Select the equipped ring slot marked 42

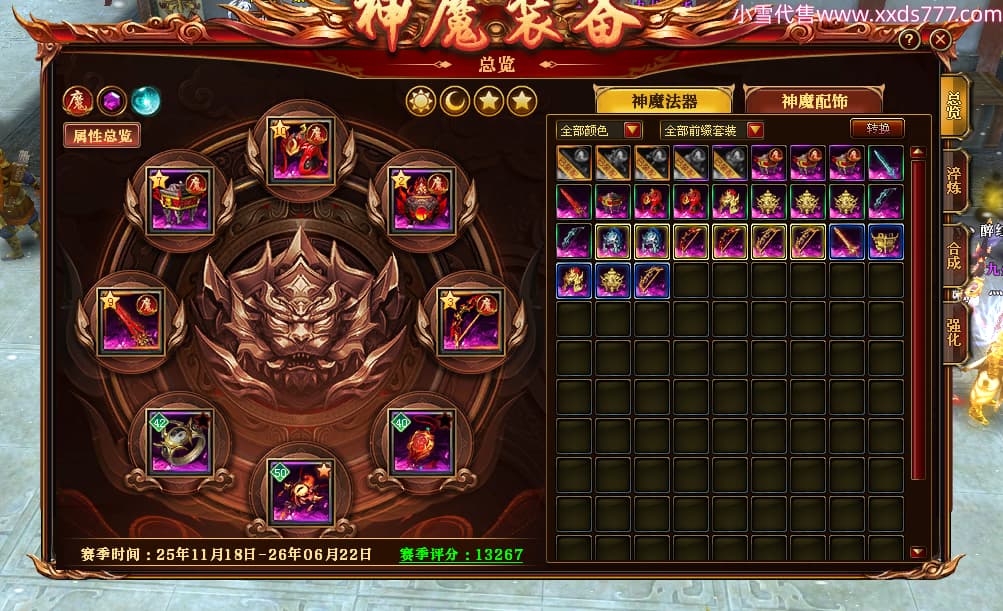[180, 441]
